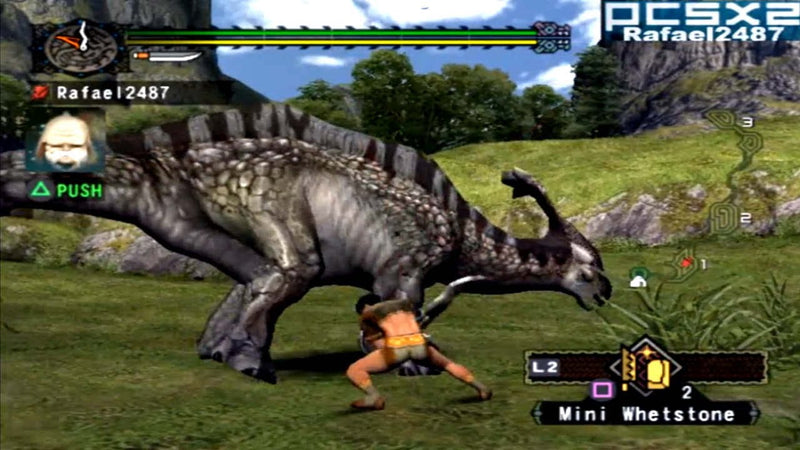The height and width of the screenshot is (450, 800).
Task: Choose area 3 on the minimap
Action: [746, 121]
